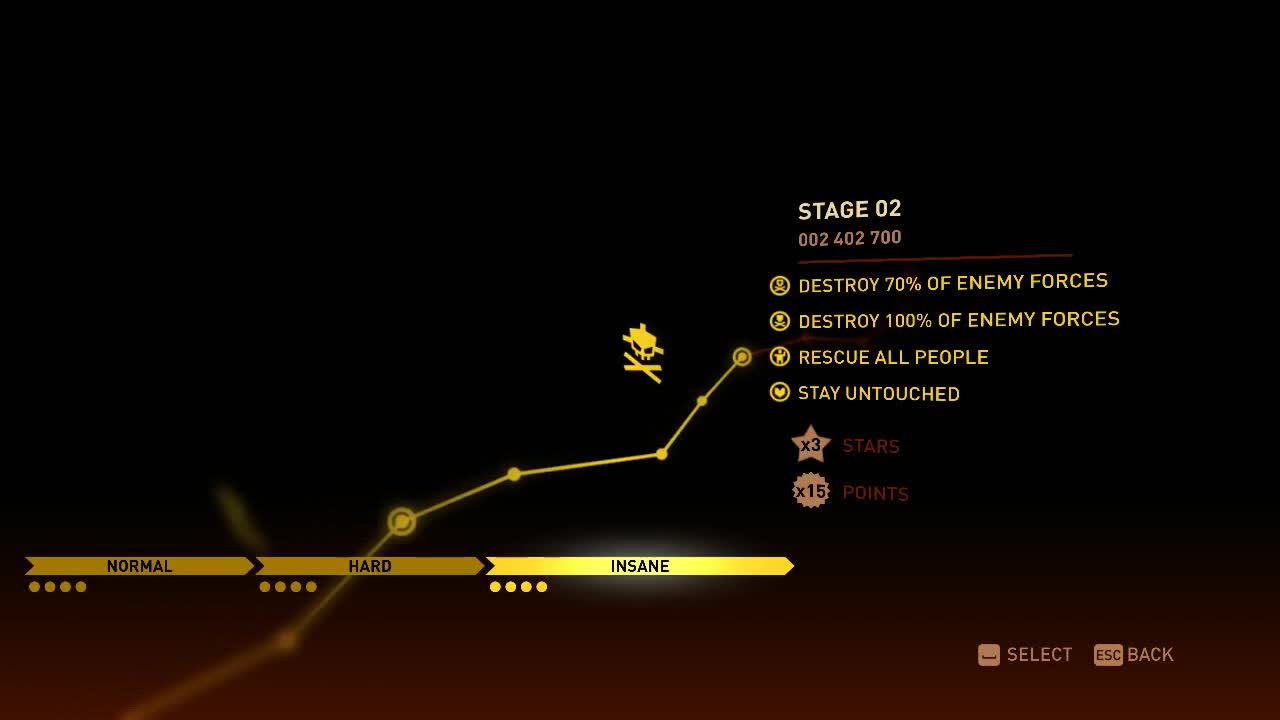Select the large double-ringed stage node
This screenshot has width=1280, height=720.
click(402, 521)
